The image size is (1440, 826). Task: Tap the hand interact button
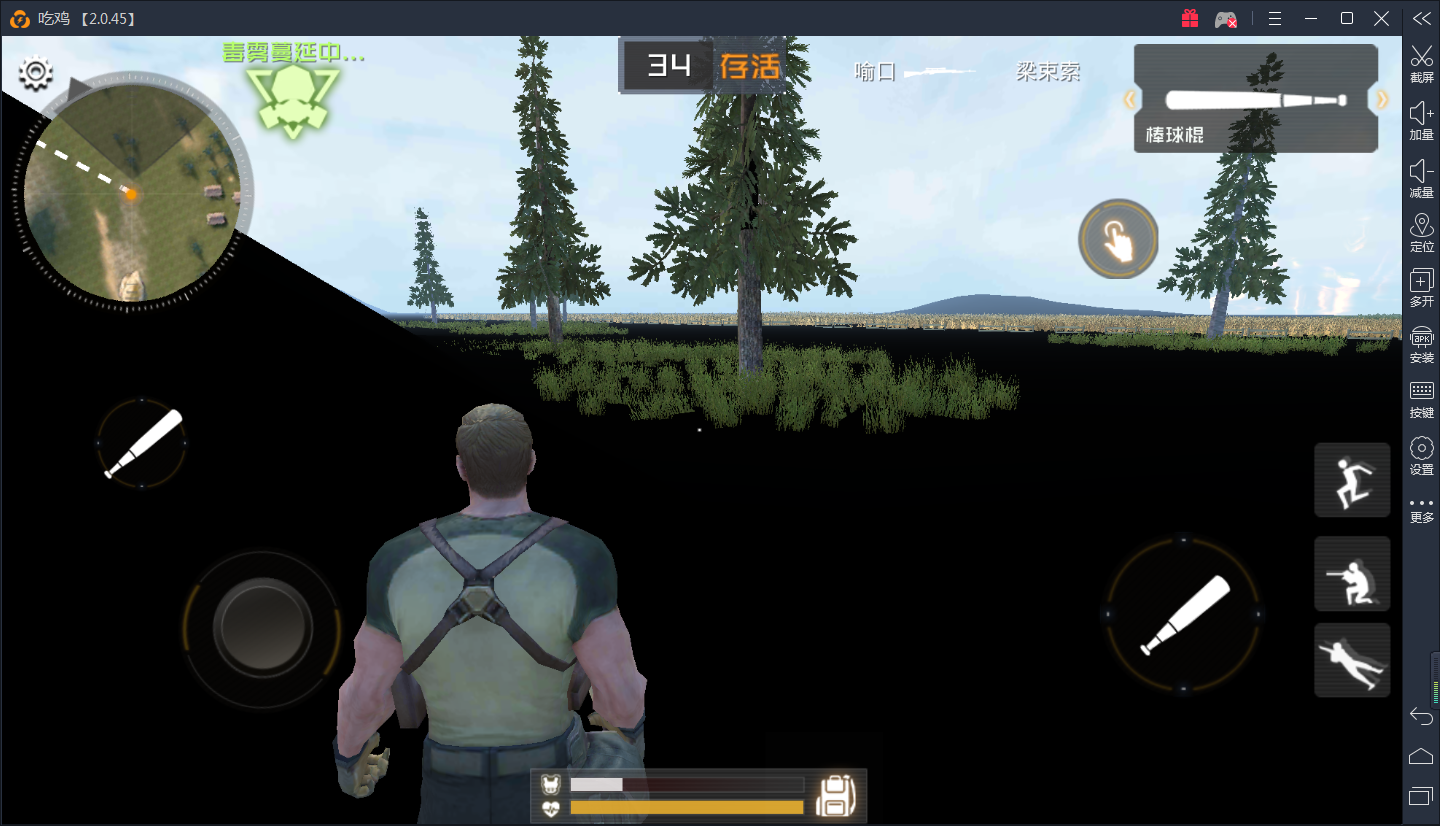1118,239
